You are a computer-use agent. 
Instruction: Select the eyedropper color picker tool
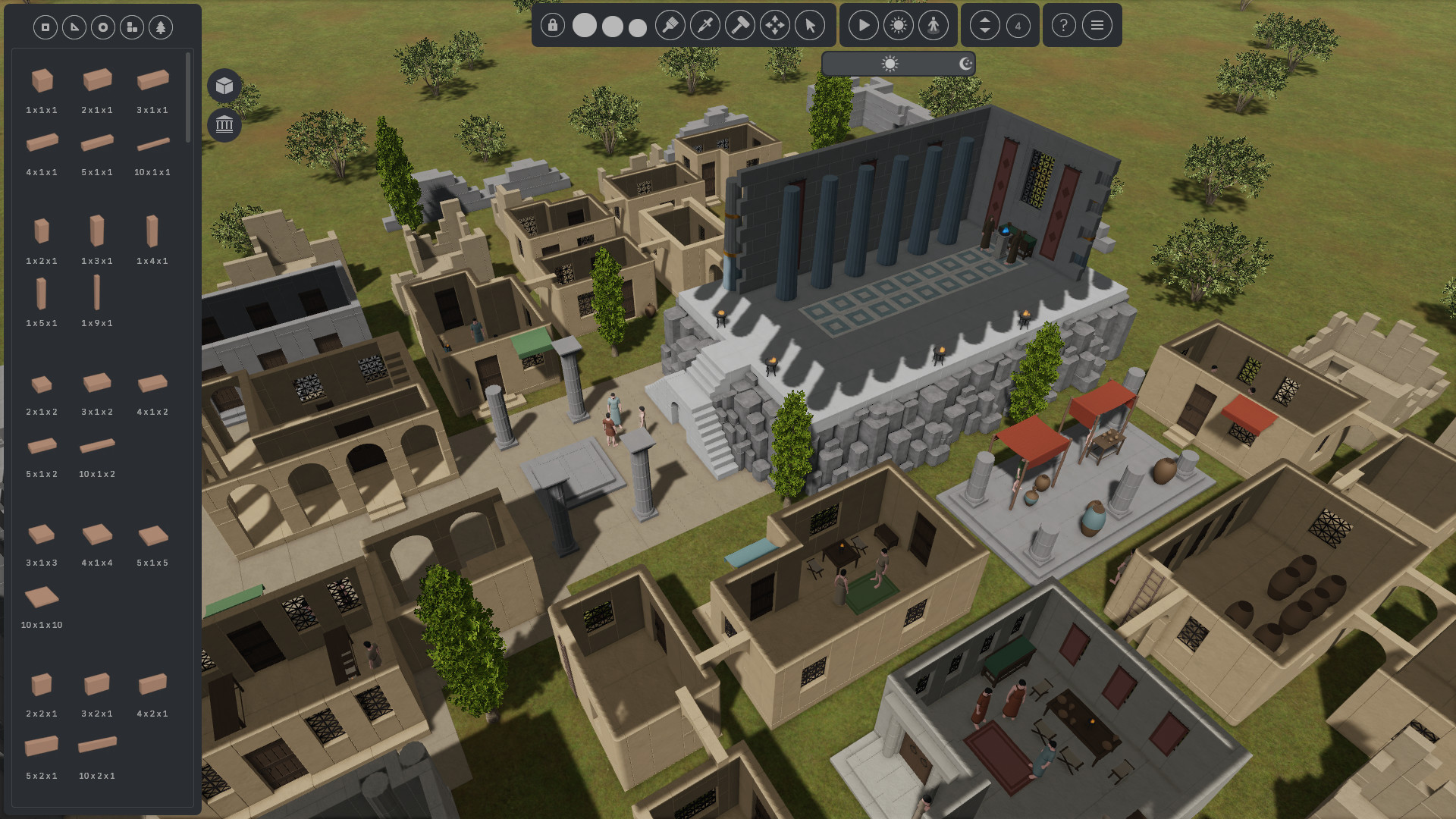tap(704, 25)
